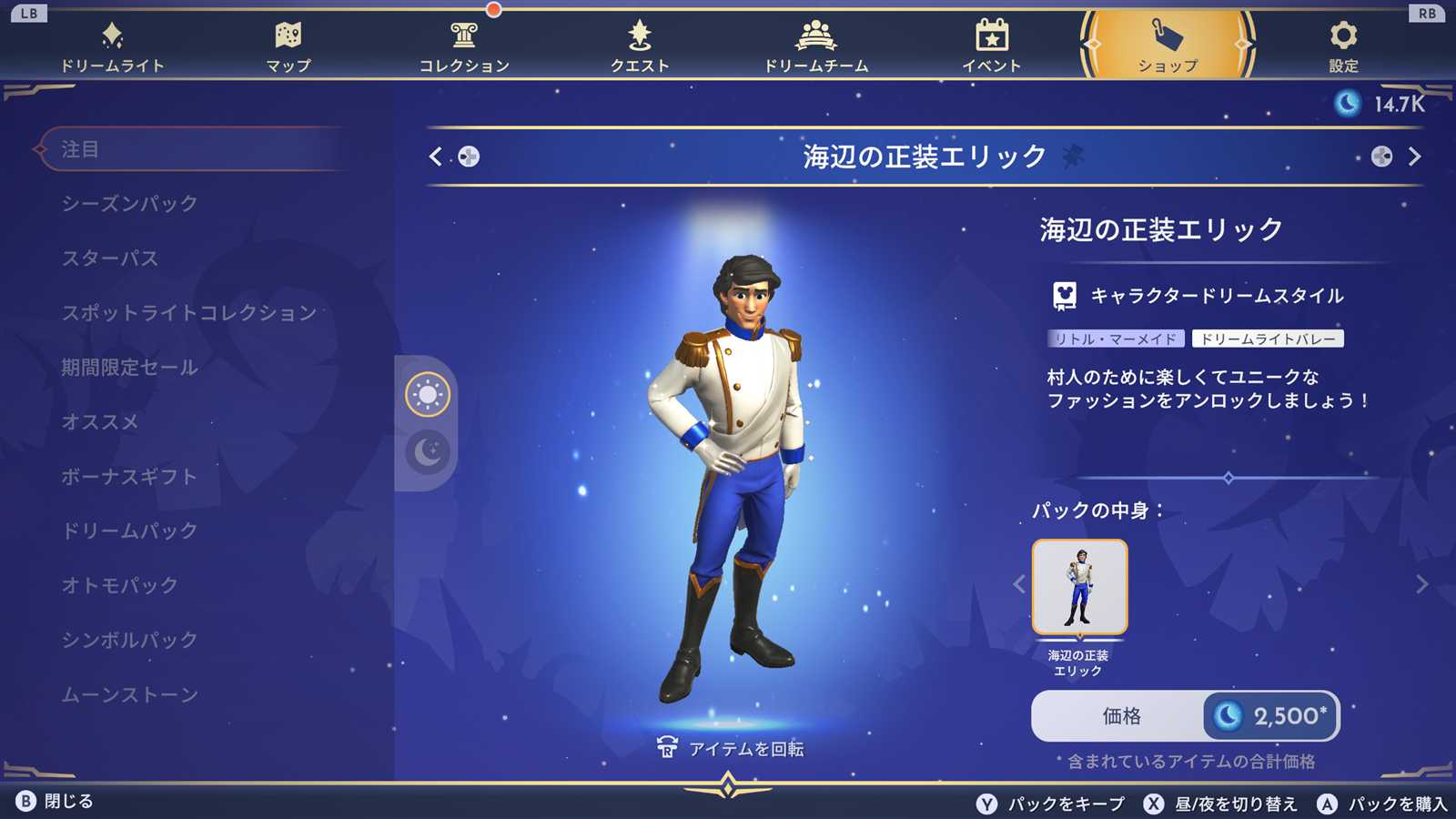This screenshot has height=819, width=1456.
Task: Go to the next shop item arrow
Action: 1414,157
